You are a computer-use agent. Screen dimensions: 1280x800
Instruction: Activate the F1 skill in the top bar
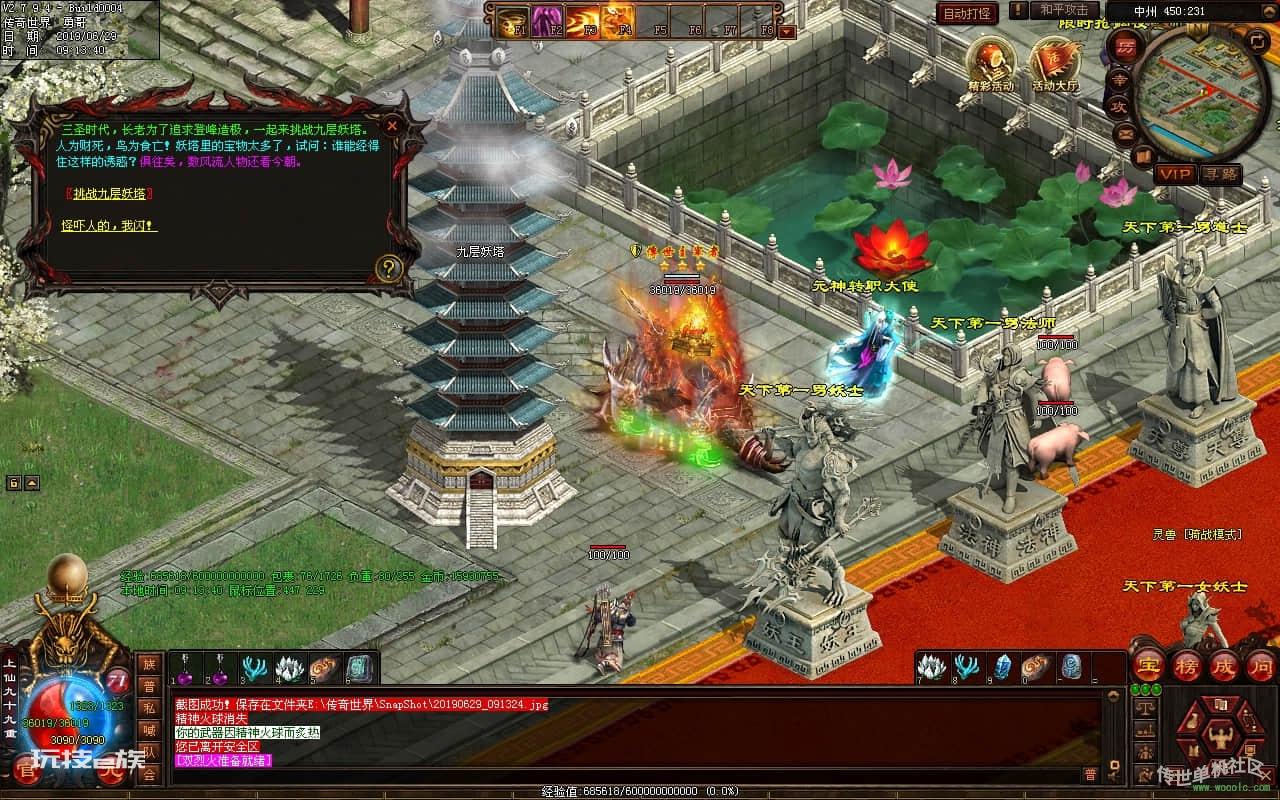[x=513, y=19]
